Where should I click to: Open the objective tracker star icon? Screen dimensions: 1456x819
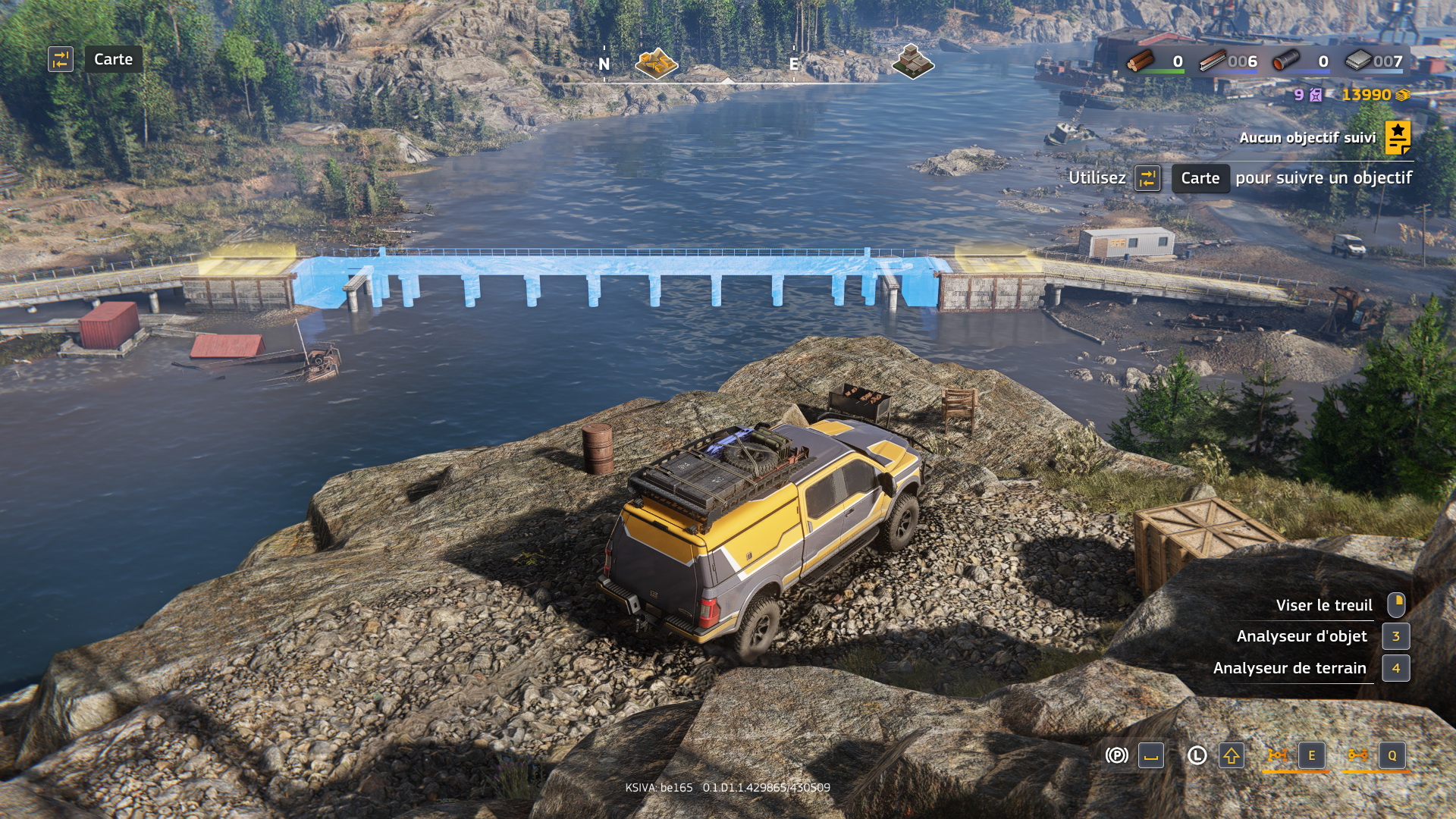coord(1398,137)
